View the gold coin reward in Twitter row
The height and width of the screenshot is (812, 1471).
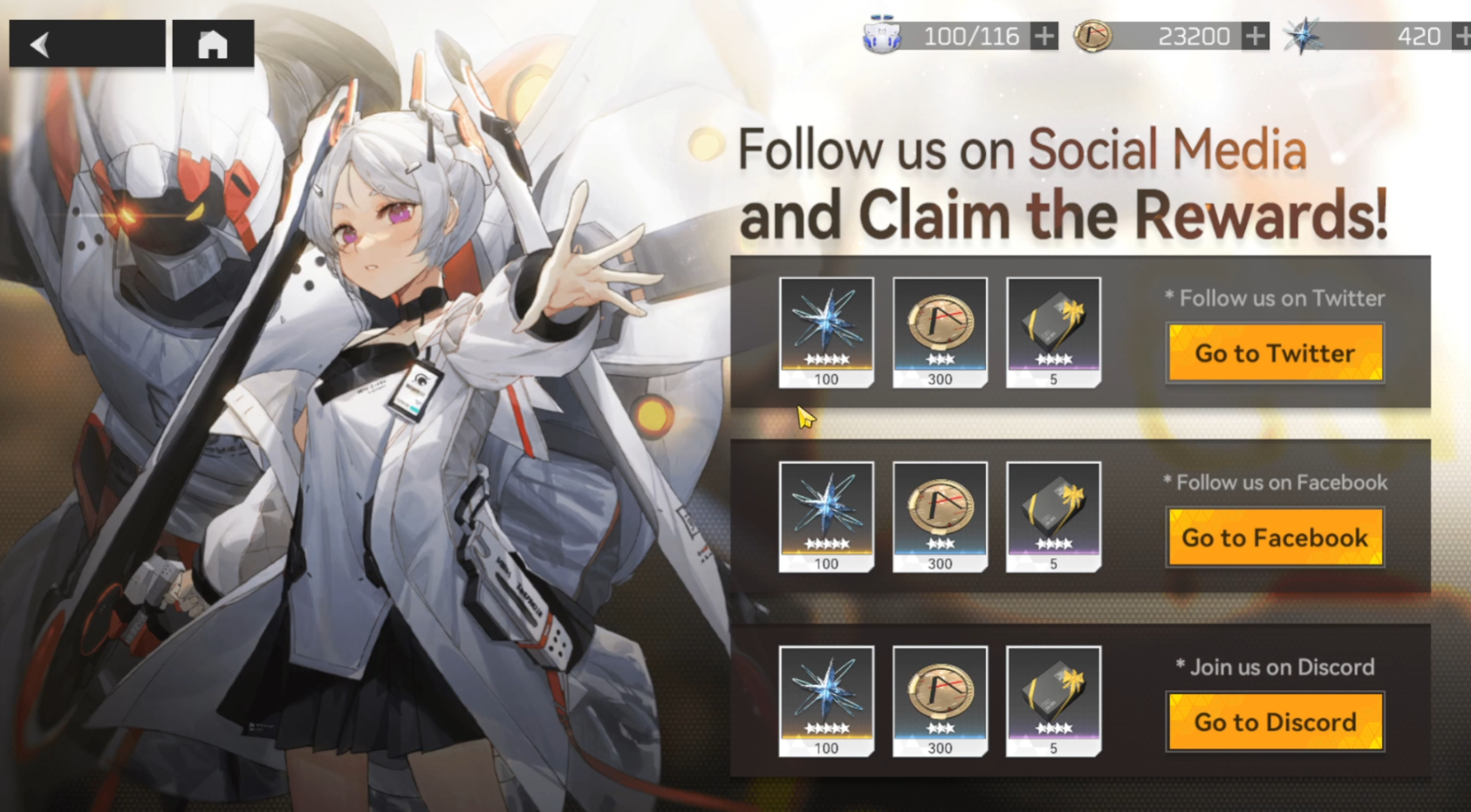tap(940, 331)
